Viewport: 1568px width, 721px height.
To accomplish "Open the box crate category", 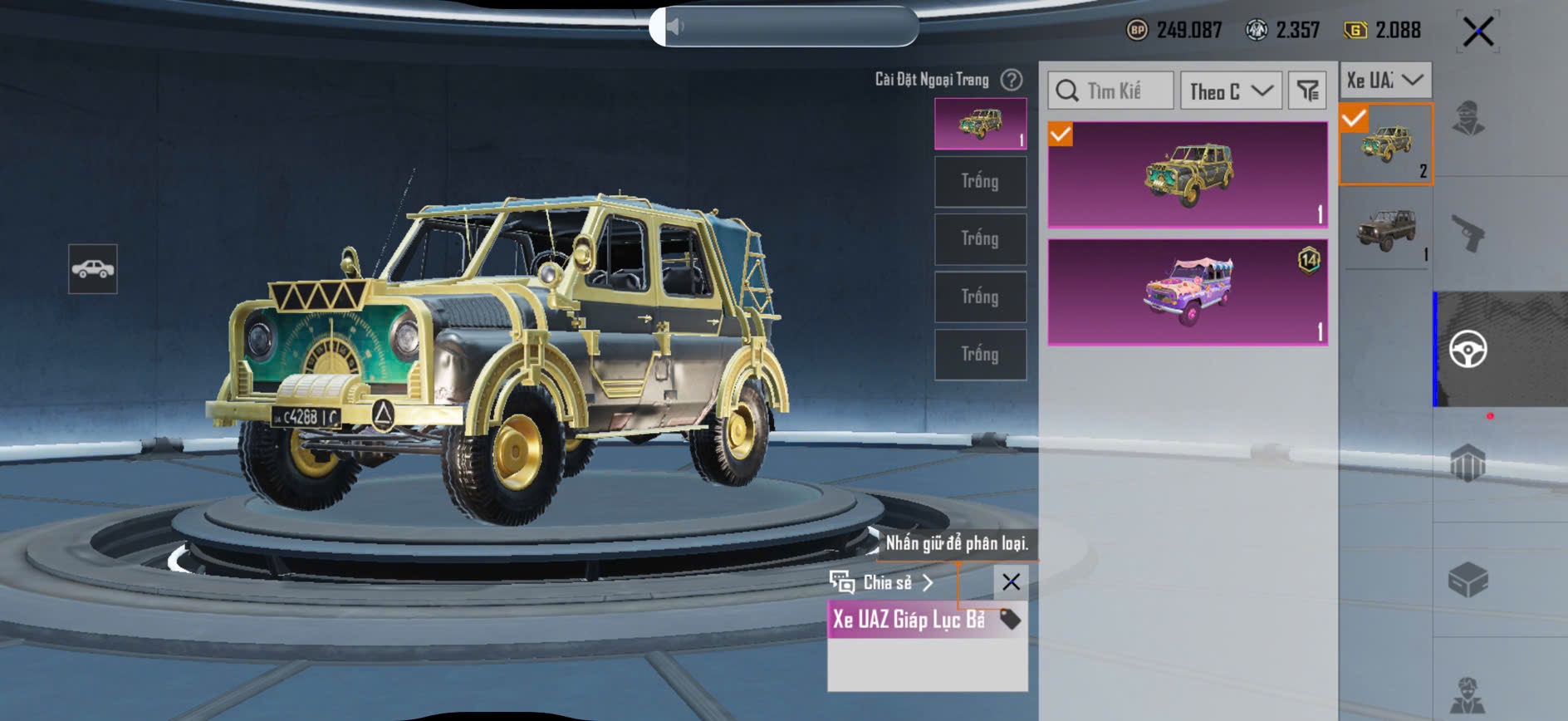I will [x=1468, y=579].
